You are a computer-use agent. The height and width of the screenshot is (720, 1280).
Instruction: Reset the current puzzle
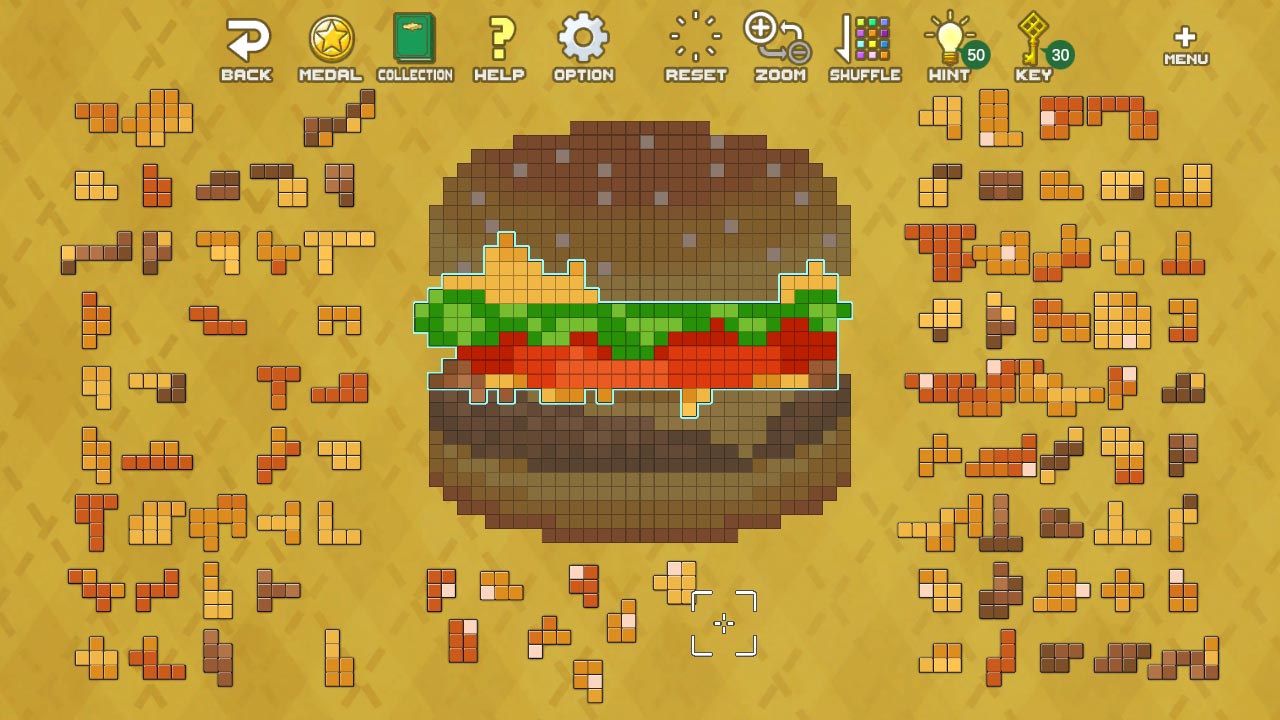pos(694,38)
